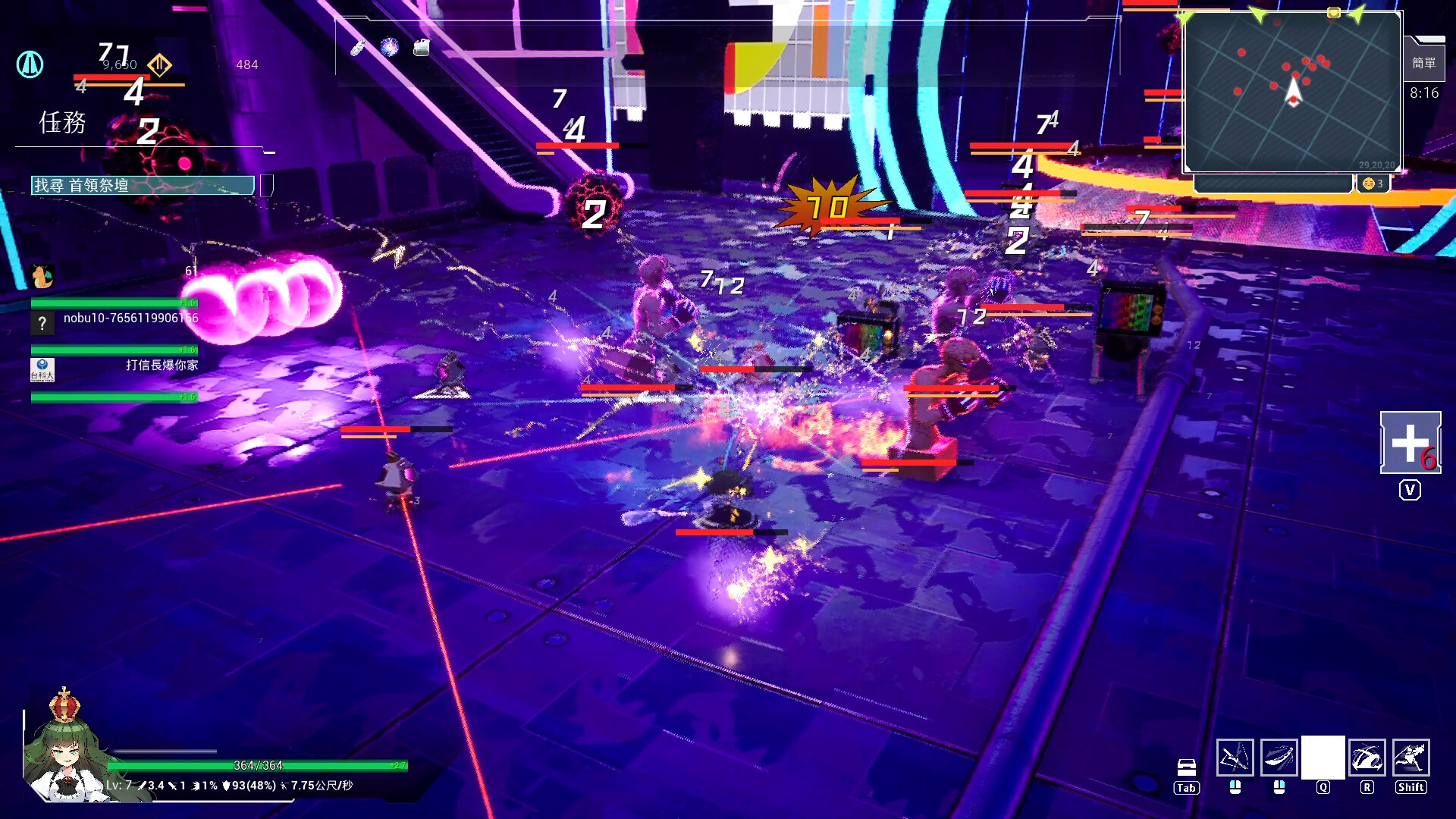Click player name nobu10-7656119906166

tap(130, 318)
